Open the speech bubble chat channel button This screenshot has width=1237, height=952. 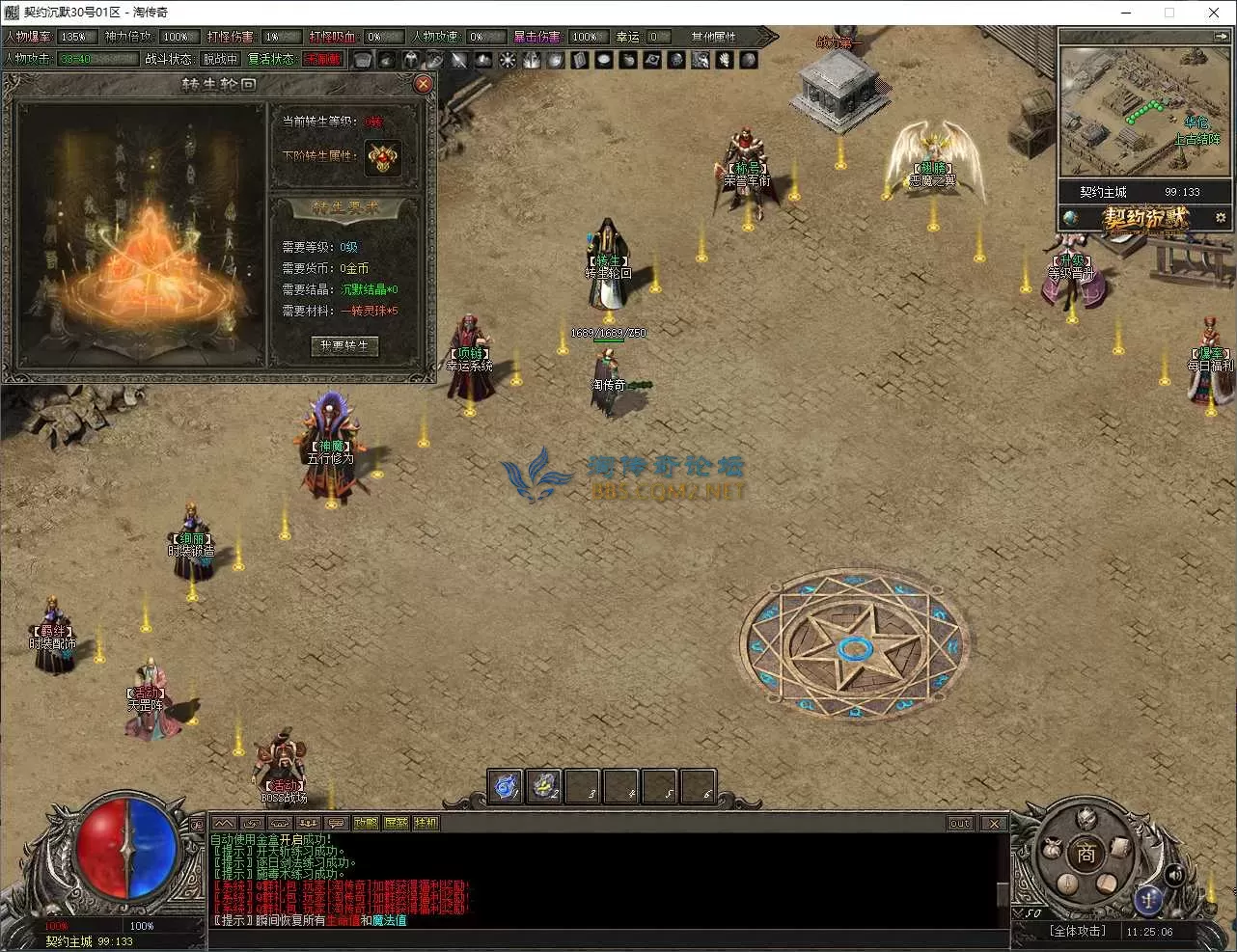pos(337,823)
